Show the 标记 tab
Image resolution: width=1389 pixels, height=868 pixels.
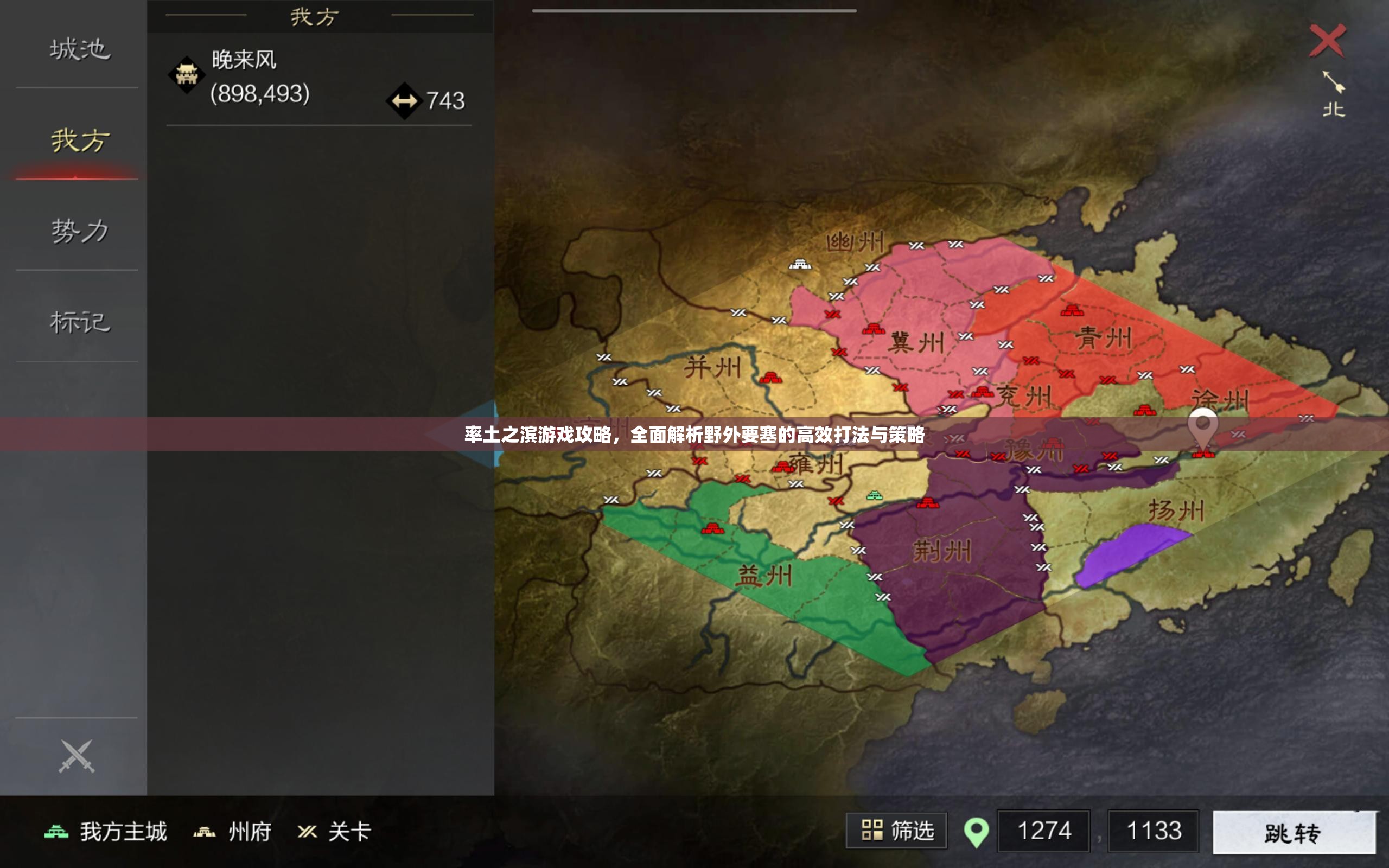pos(79,322)
